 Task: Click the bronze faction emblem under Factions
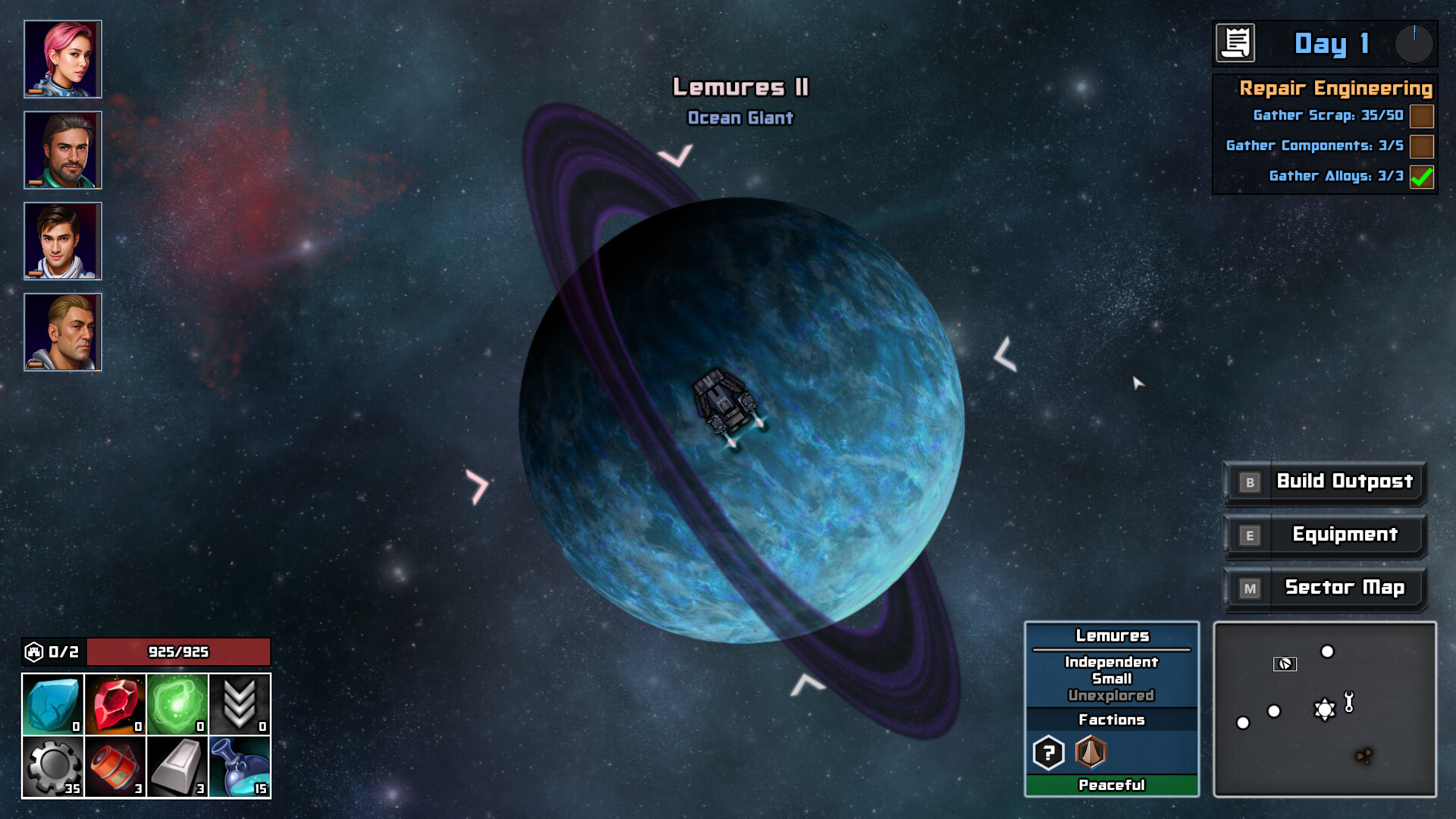click(x=1090, y=752)
